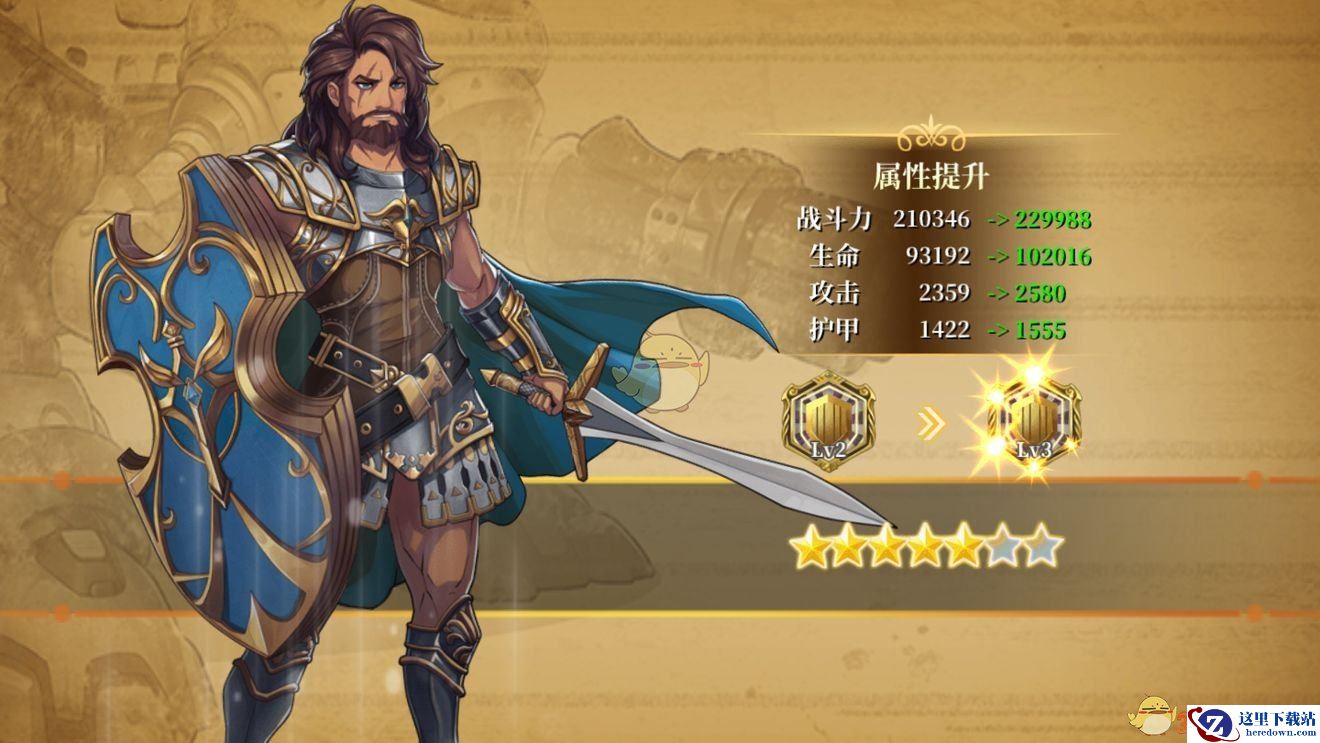This screenshot has width=1320, height=743.
Task: Select the glowing Lv3 shield badge
Action: pyautogui.click(x=1034, y=420)
